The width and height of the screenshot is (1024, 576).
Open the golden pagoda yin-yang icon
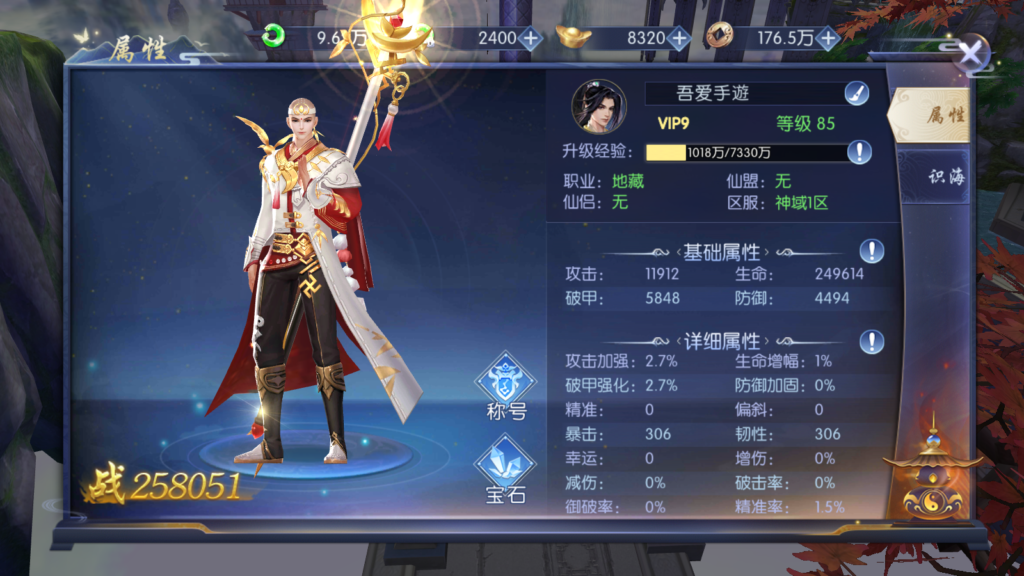pyautogui.click(x=933, y=477)
